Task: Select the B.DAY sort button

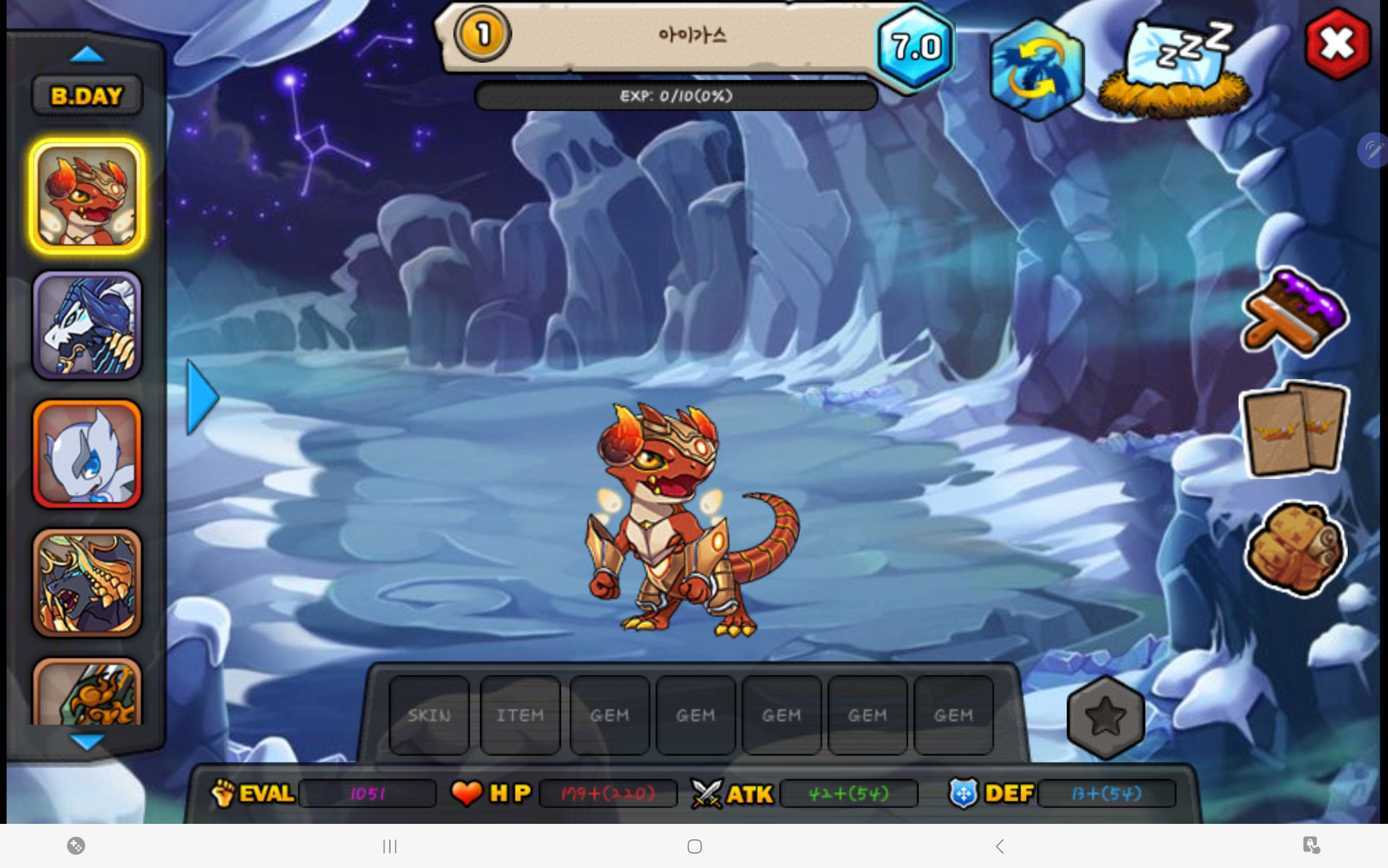Action: (87, 96)
